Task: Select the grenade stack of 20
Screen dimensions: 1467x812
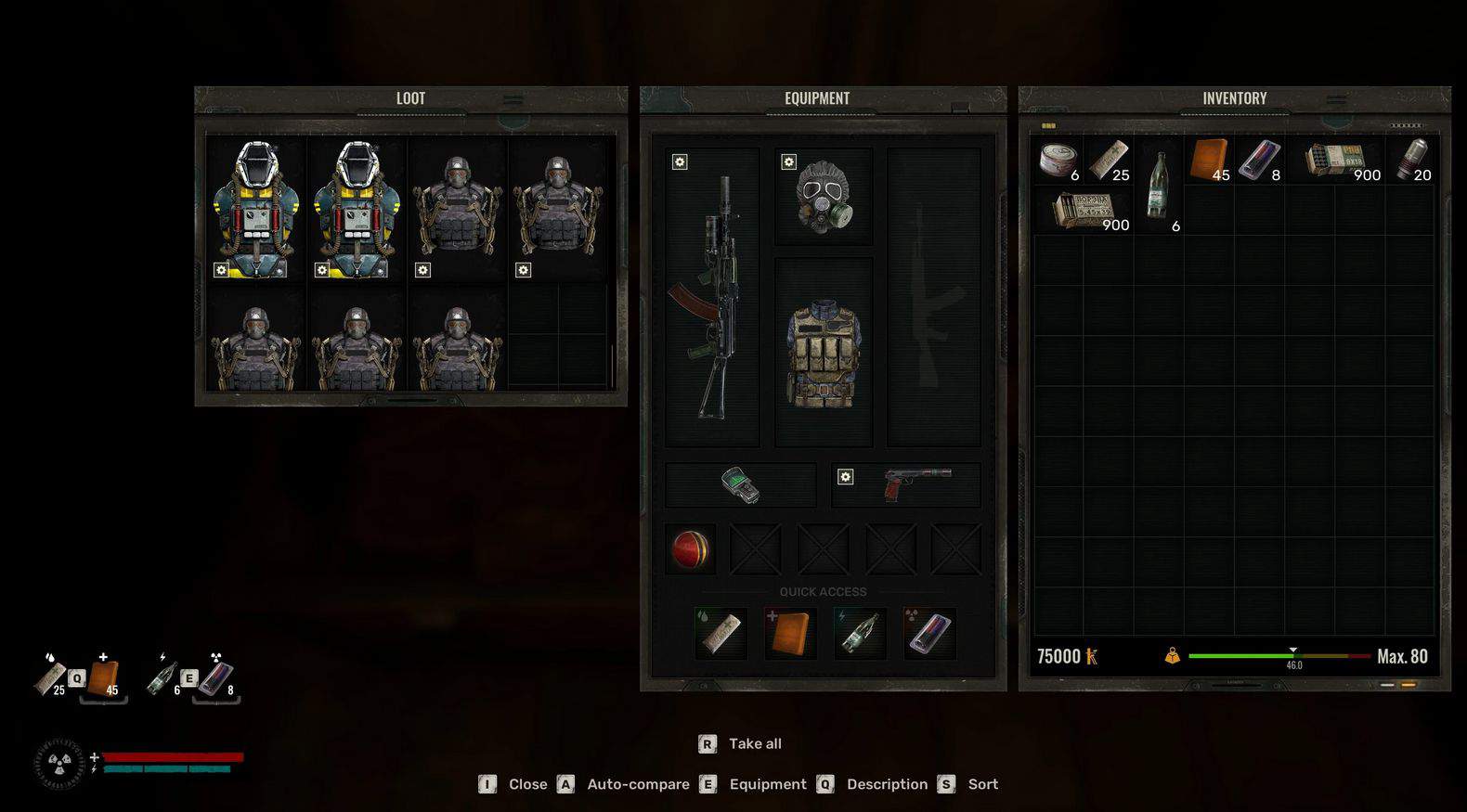Action: coord(1409,160)
